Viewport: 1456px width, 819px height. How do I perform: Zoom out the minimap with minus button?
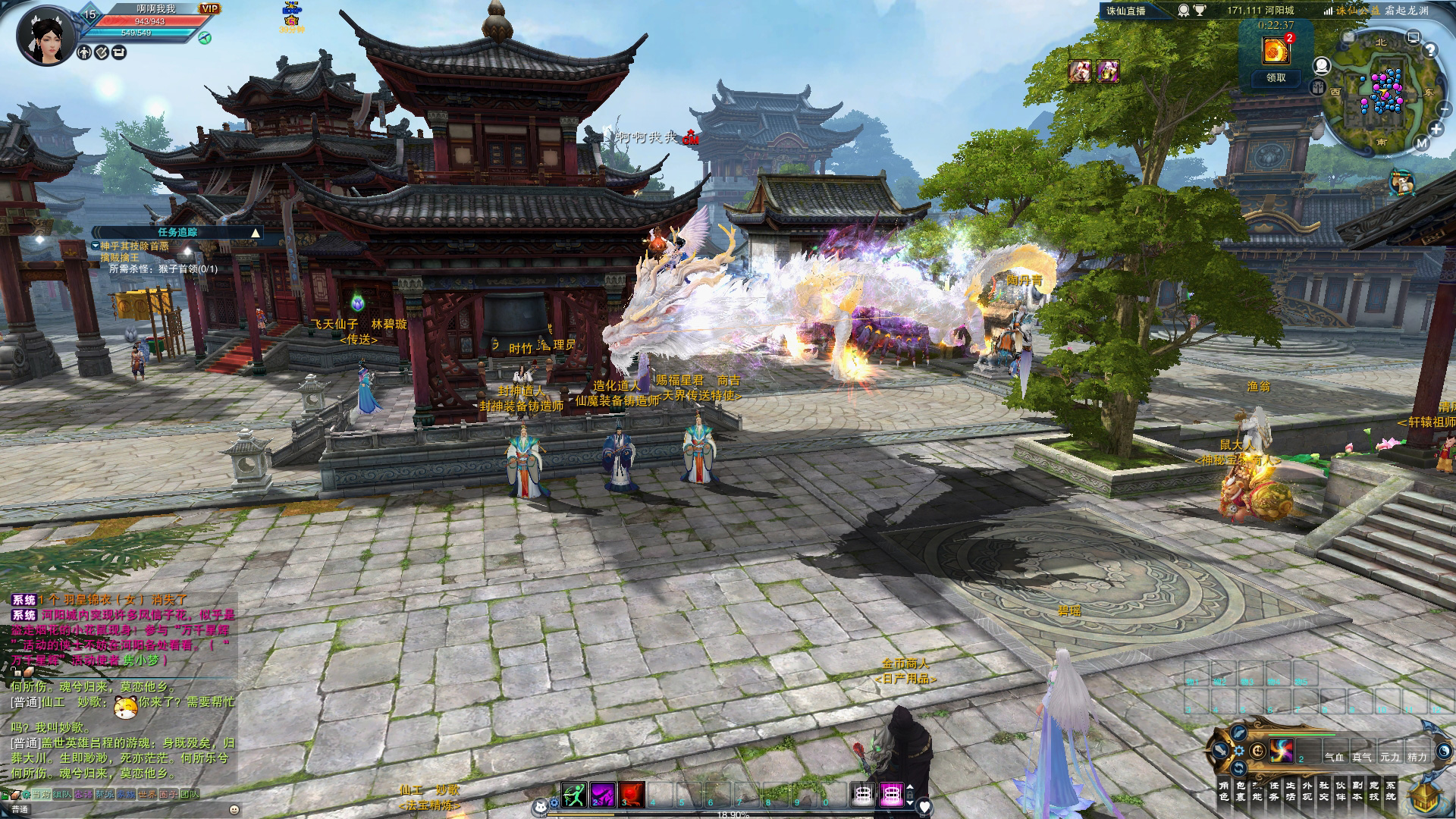[x=1444, y=110]
